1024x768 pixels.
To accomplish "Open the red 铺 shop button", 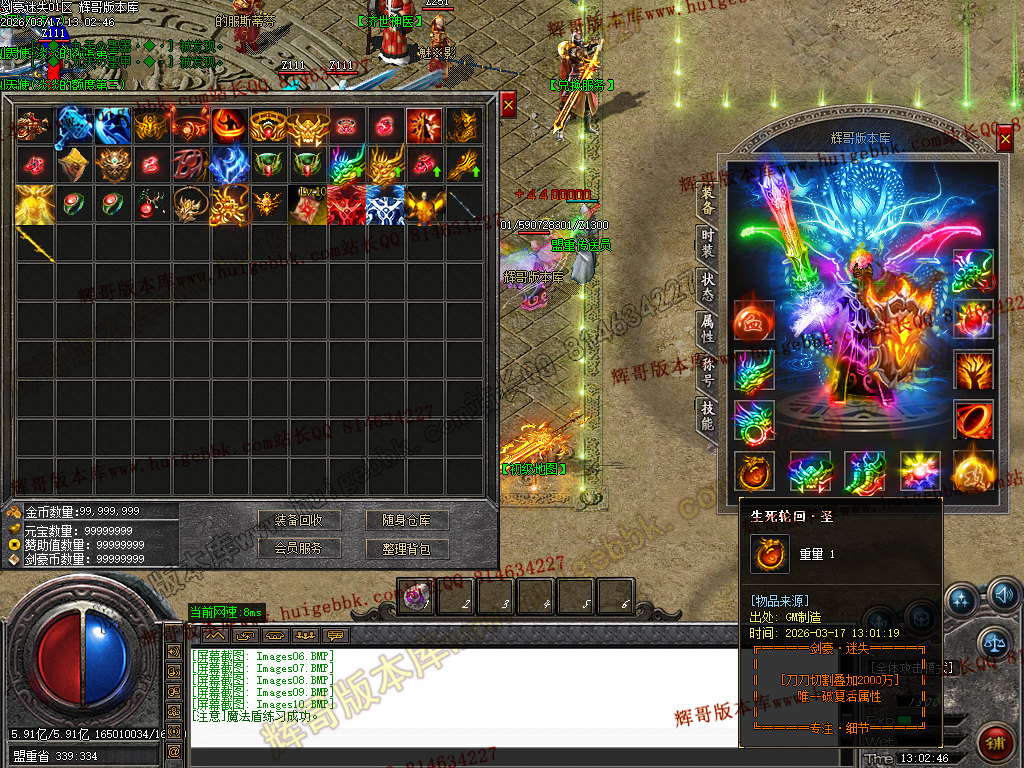I will 995,742.
